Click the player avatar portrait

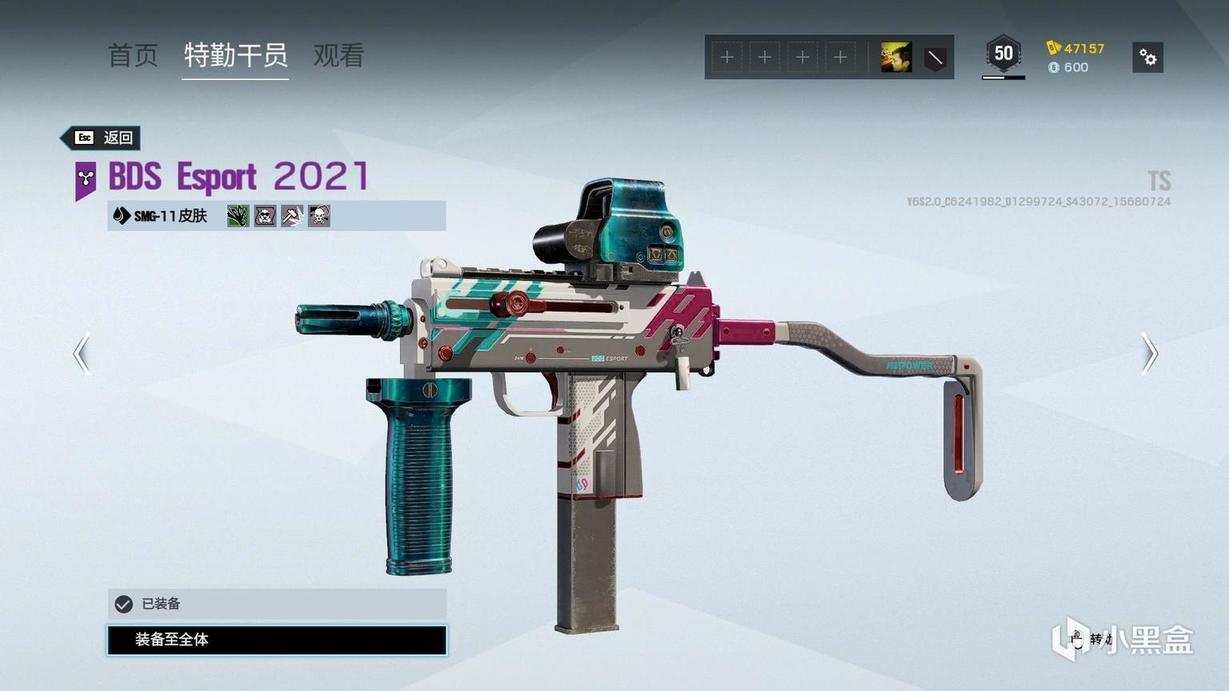pos(895,58)
